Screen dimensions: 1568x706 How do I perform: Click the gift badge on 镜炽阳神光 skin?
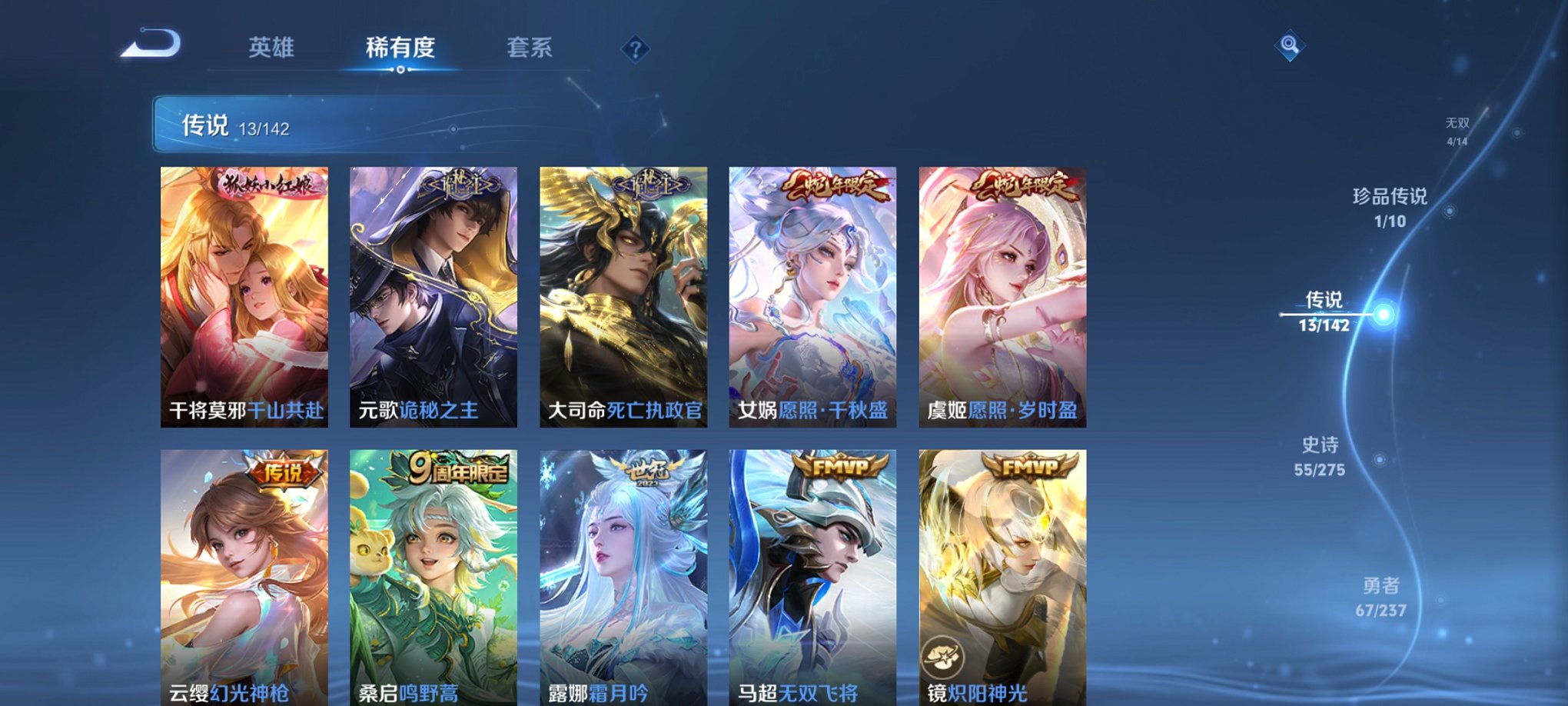point(944,654)
